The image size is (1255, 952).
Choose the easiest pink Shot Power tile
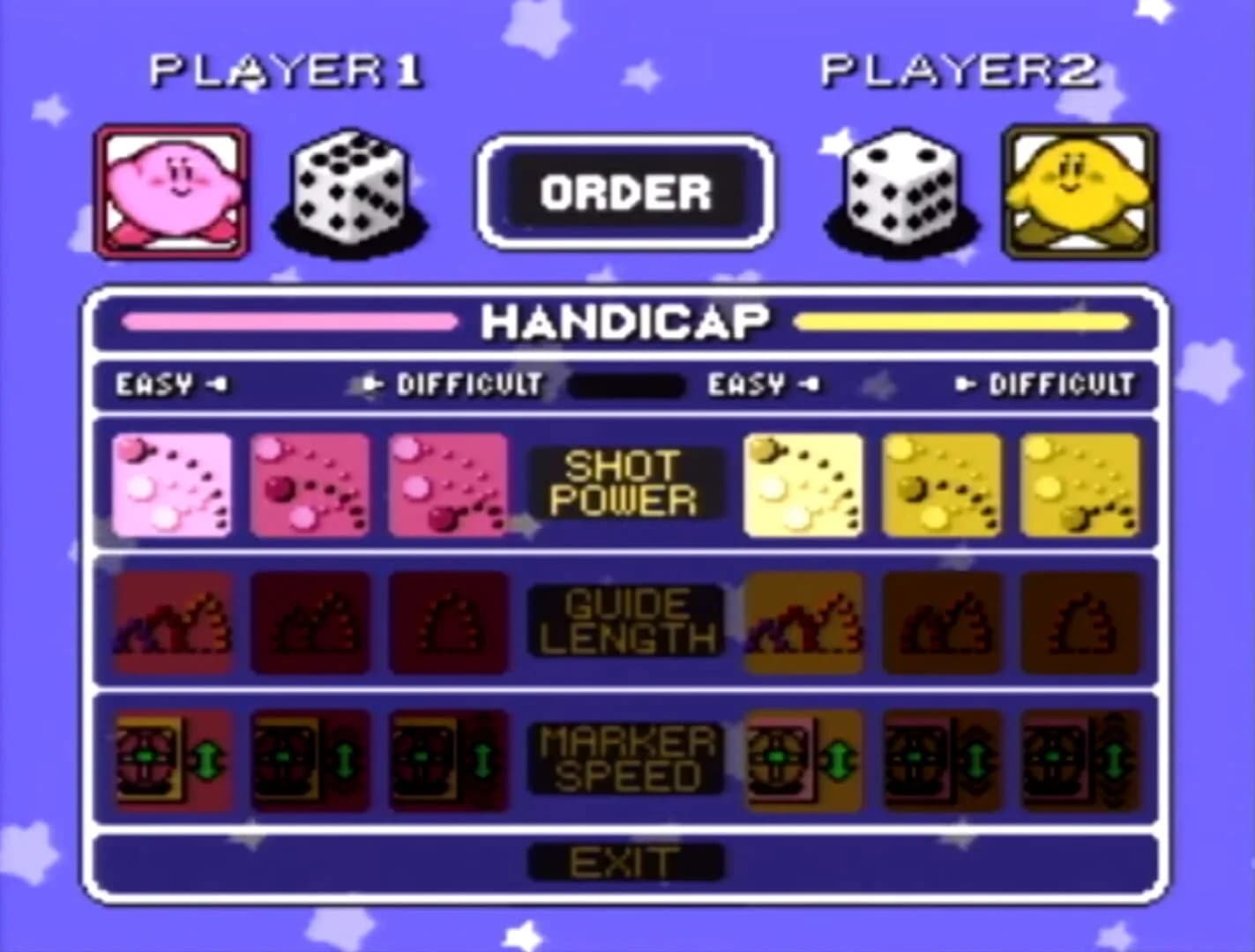pos(169,483)
